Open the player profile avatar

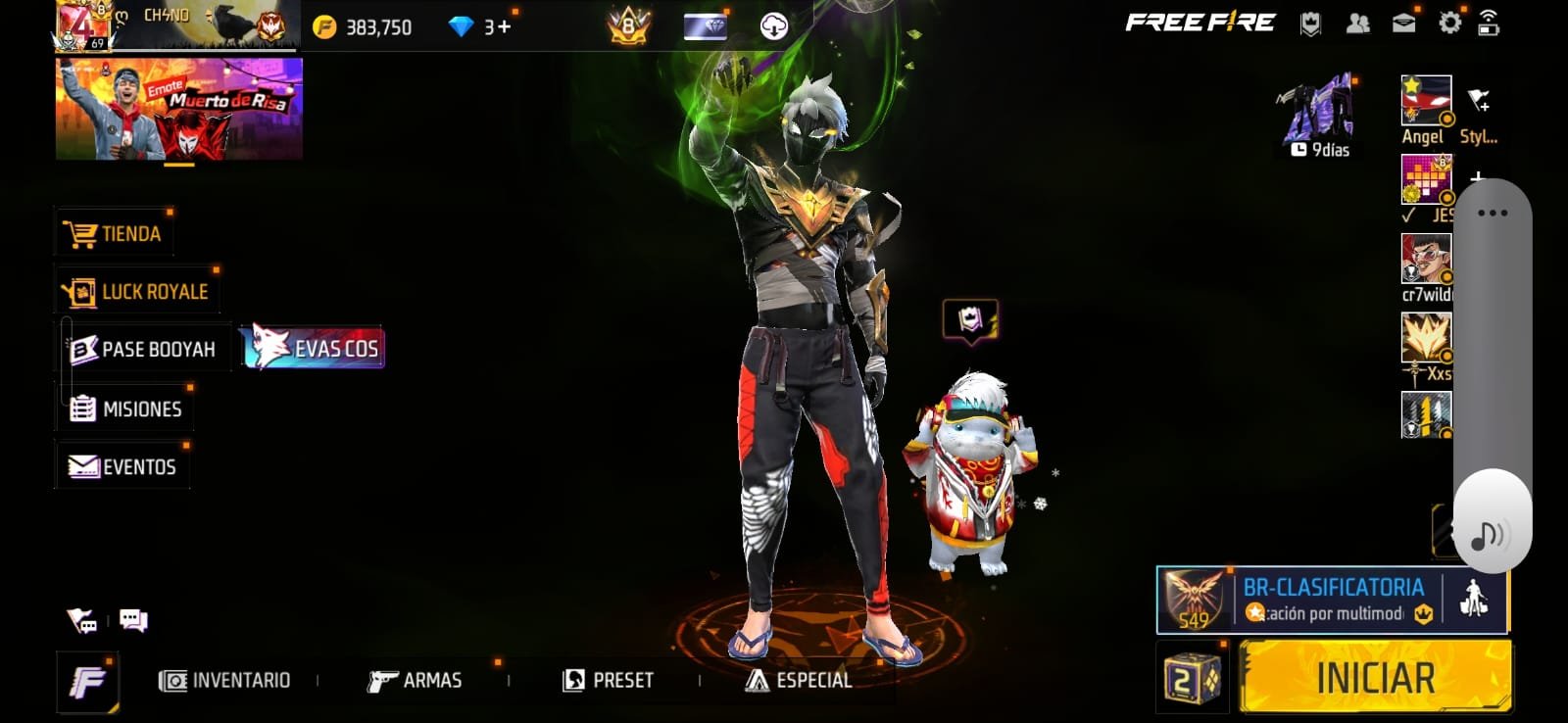82,24
